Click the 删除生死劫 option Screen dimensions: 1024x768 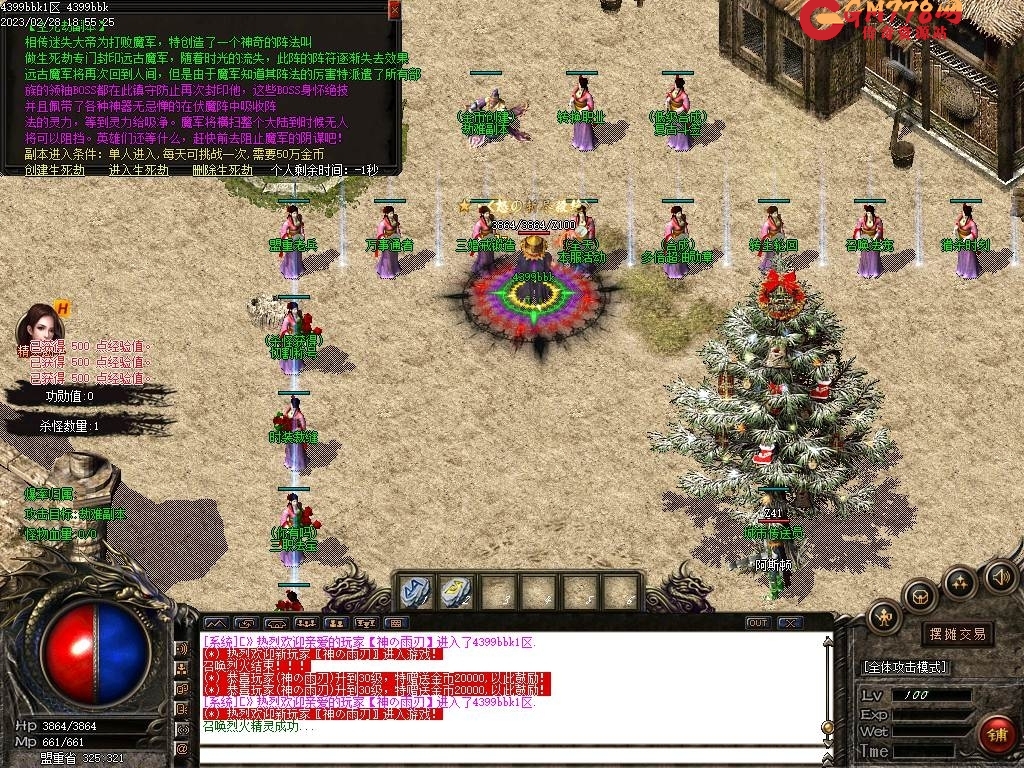[222, 170]
